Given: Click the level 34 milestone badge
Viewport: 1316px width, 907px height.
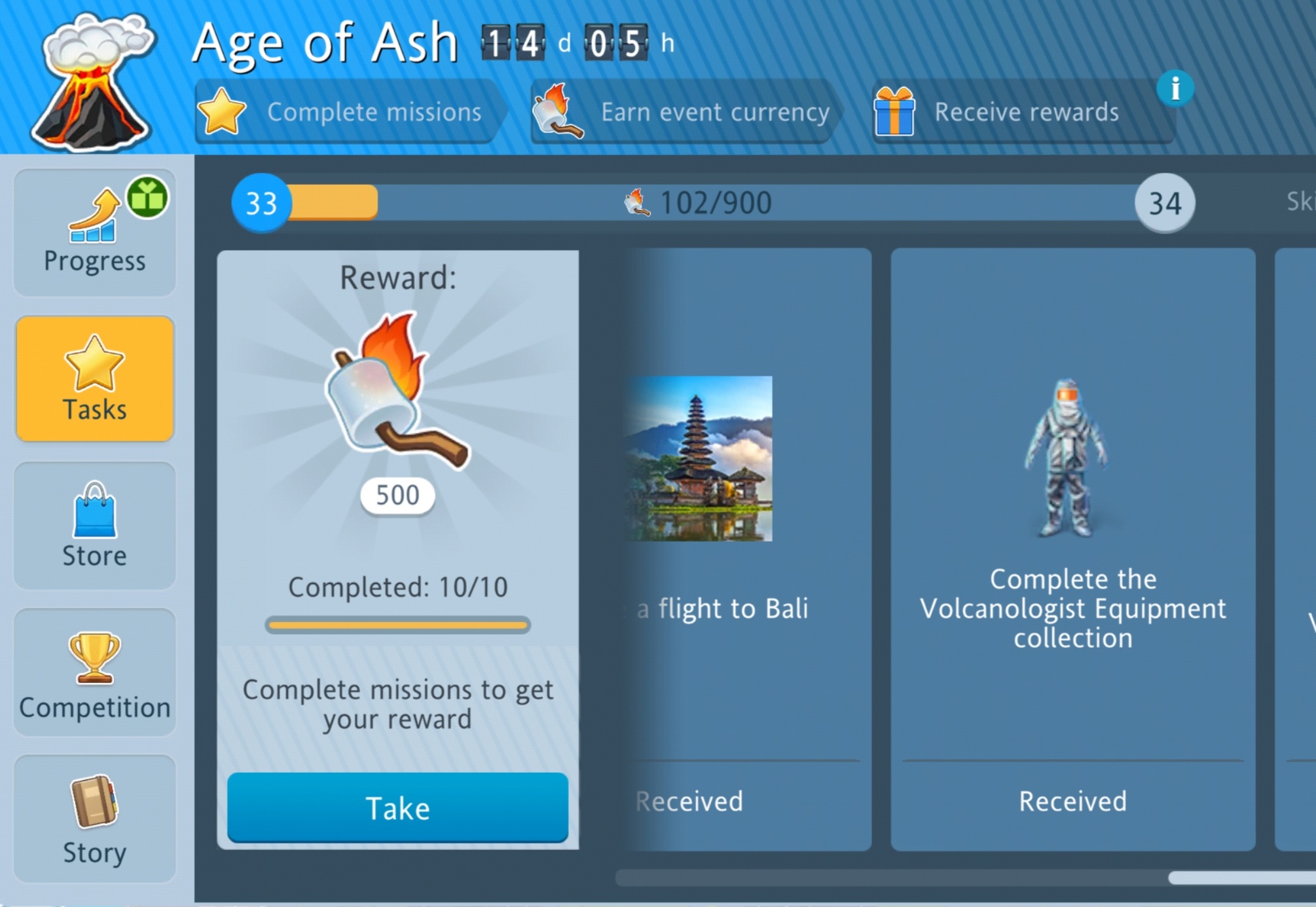Looking at the screenshot, I should tap(1164, 203).
